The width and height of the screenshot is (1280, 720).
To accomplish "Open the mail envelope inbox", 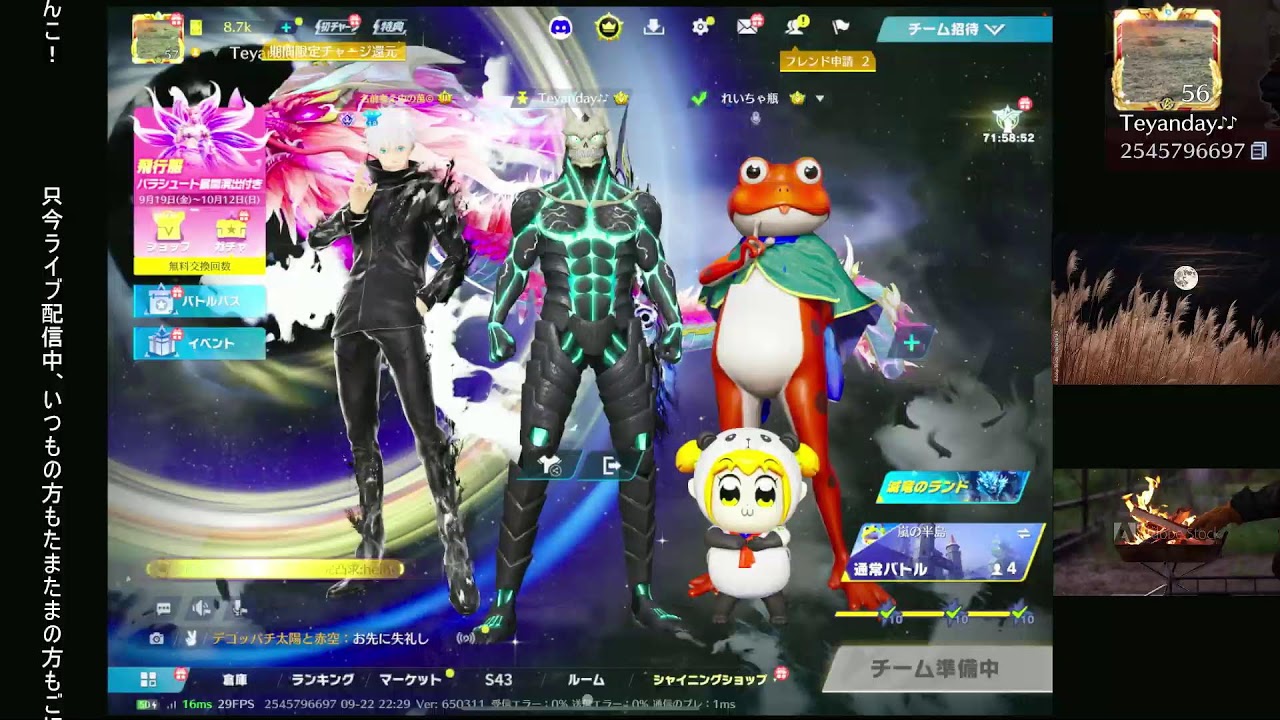I will [747, 28].
